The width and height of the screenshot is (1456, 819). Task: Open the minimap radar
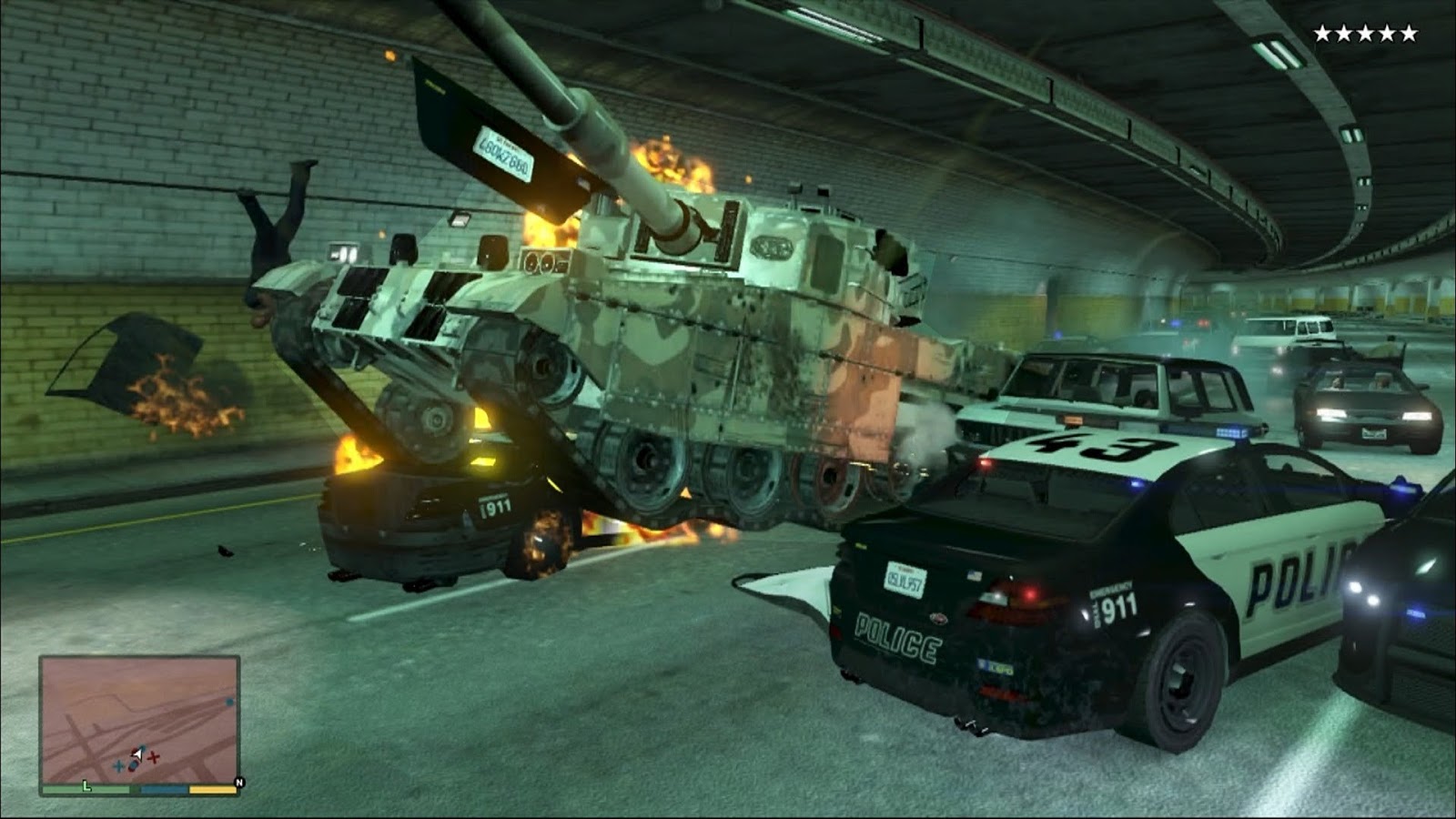(139, 719)
